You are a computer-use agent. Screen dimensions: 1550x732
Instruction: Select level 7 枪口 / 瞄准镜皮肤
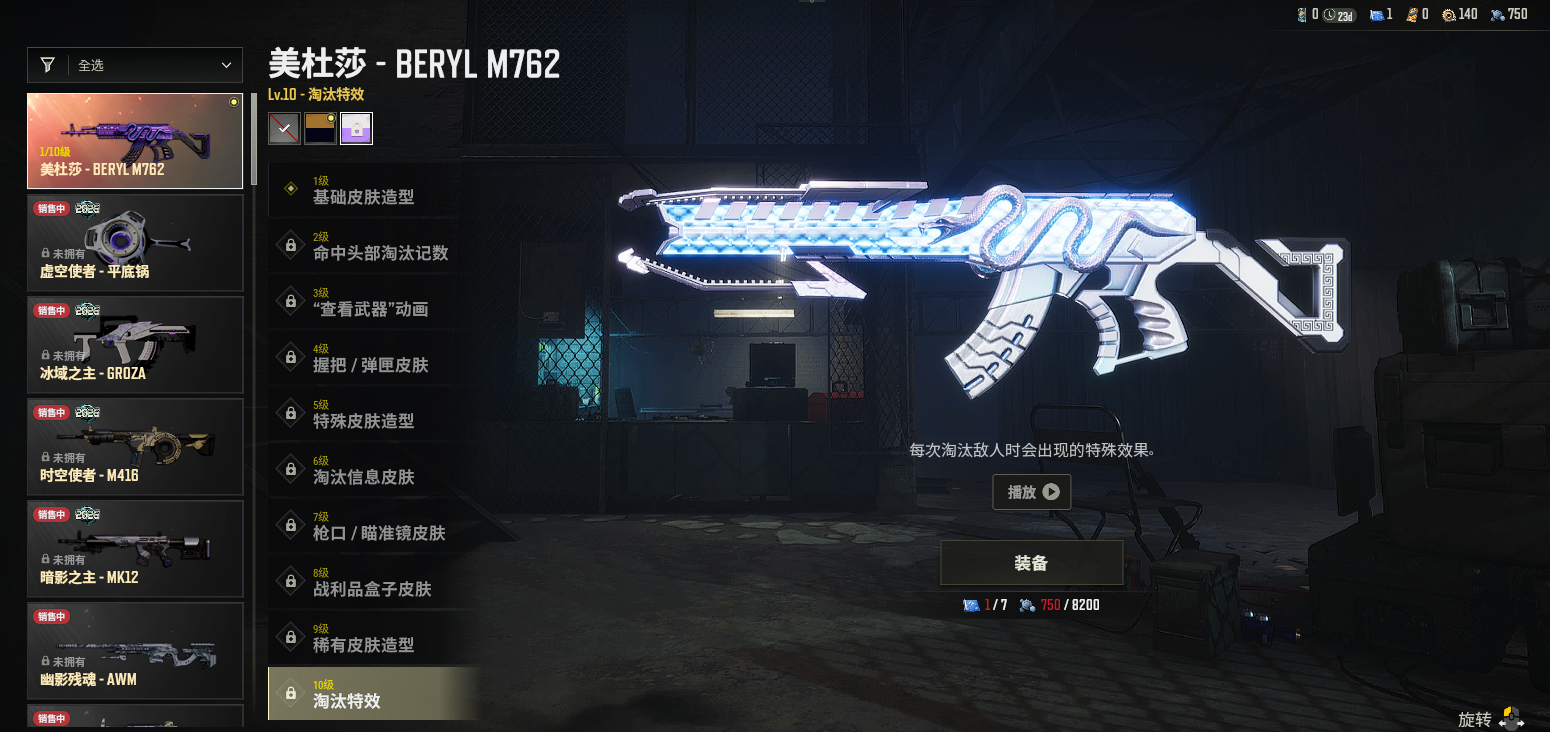click(x=364, y=526)
